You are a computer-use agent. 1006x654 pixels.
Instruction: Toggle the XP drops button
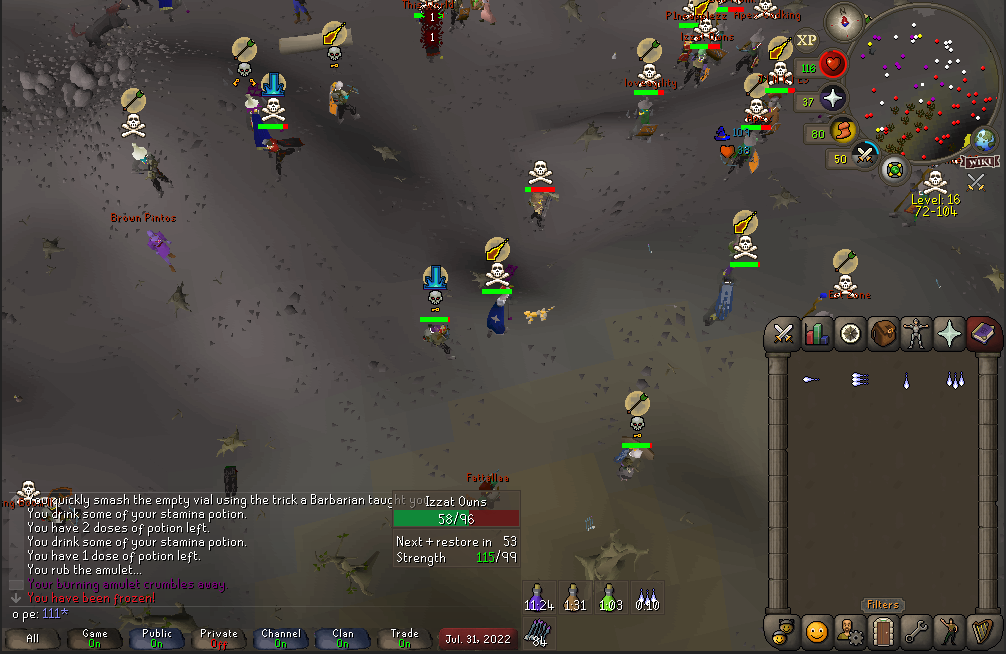pos(806,41)
